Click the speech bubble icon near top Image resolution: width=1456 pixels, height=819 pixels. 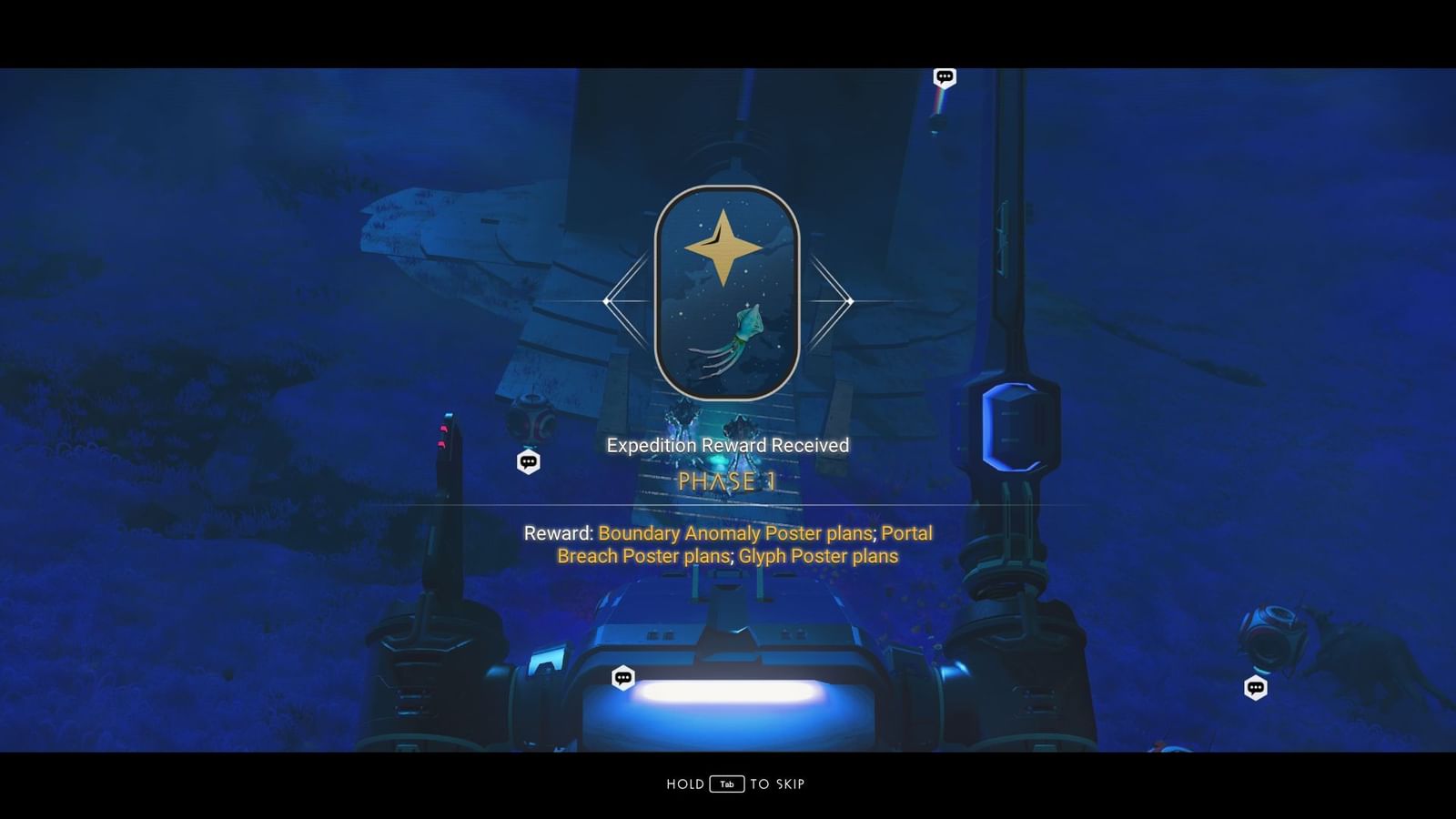(x=945, y=77)
